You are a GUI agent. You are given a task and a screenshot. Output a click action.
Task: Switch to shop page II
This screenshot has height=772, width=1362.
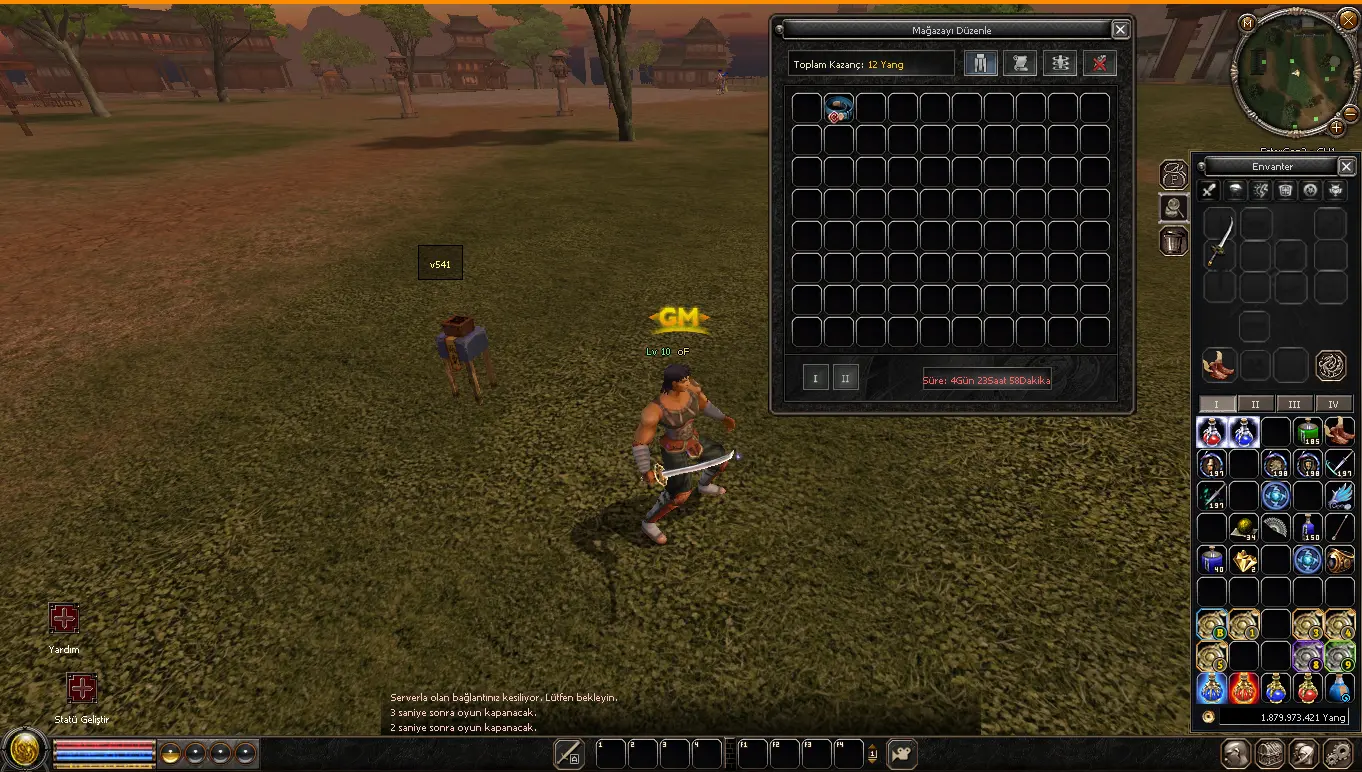(x=845, y=379)
